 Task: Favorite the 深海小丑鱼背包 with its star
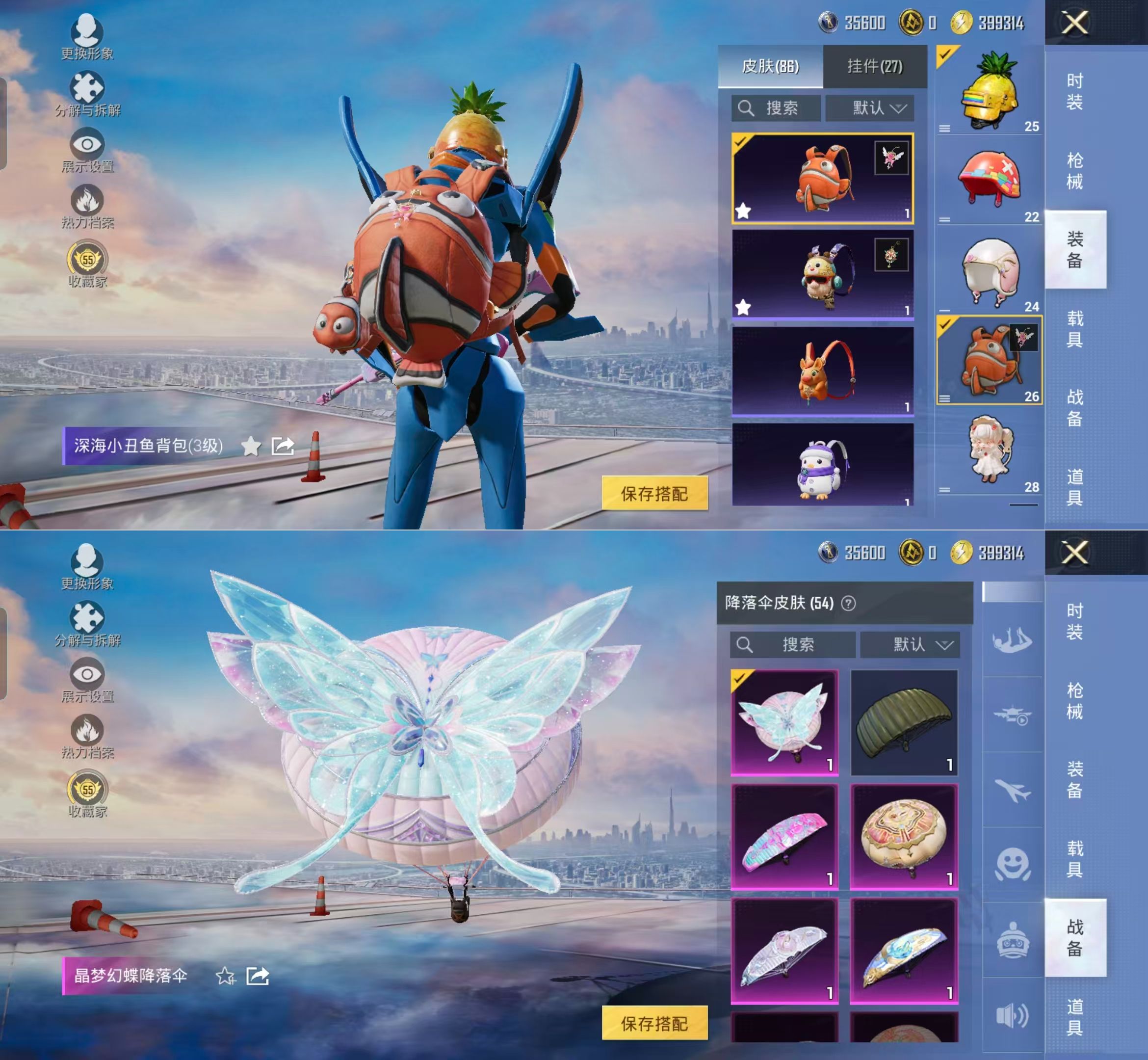coord(251,446)
